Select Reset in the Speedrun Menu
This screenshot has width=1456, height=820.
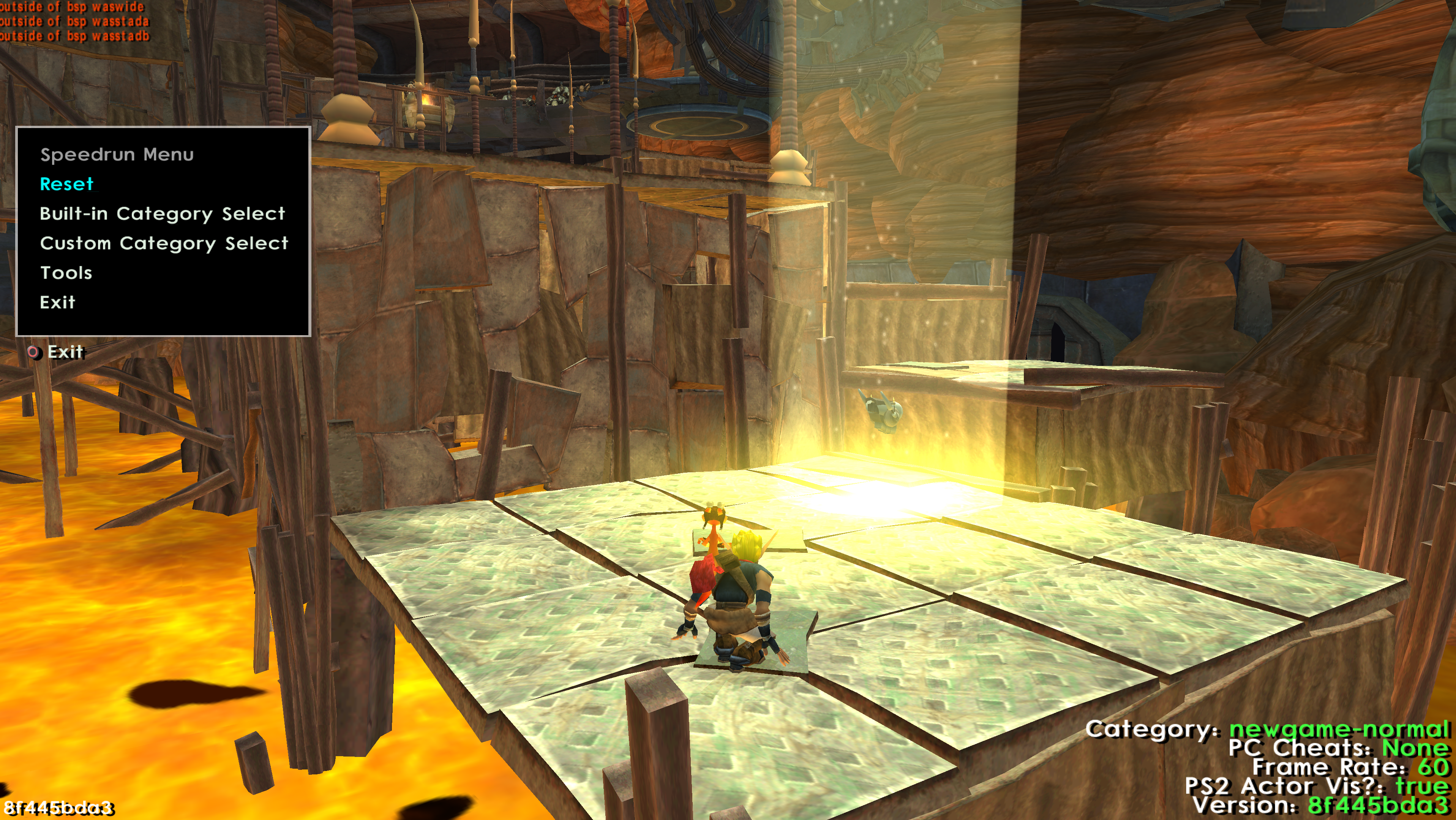(67, 184)
